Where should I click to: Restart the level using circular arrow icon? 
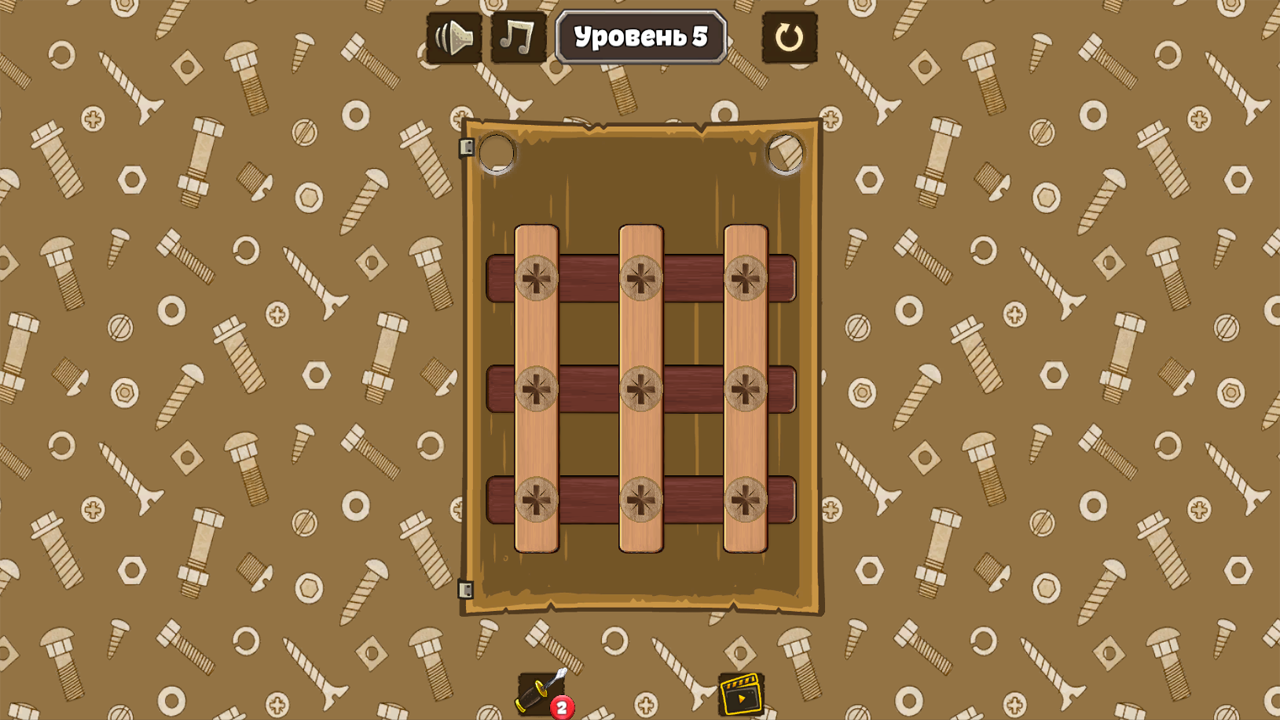click(x=790, y=37)
